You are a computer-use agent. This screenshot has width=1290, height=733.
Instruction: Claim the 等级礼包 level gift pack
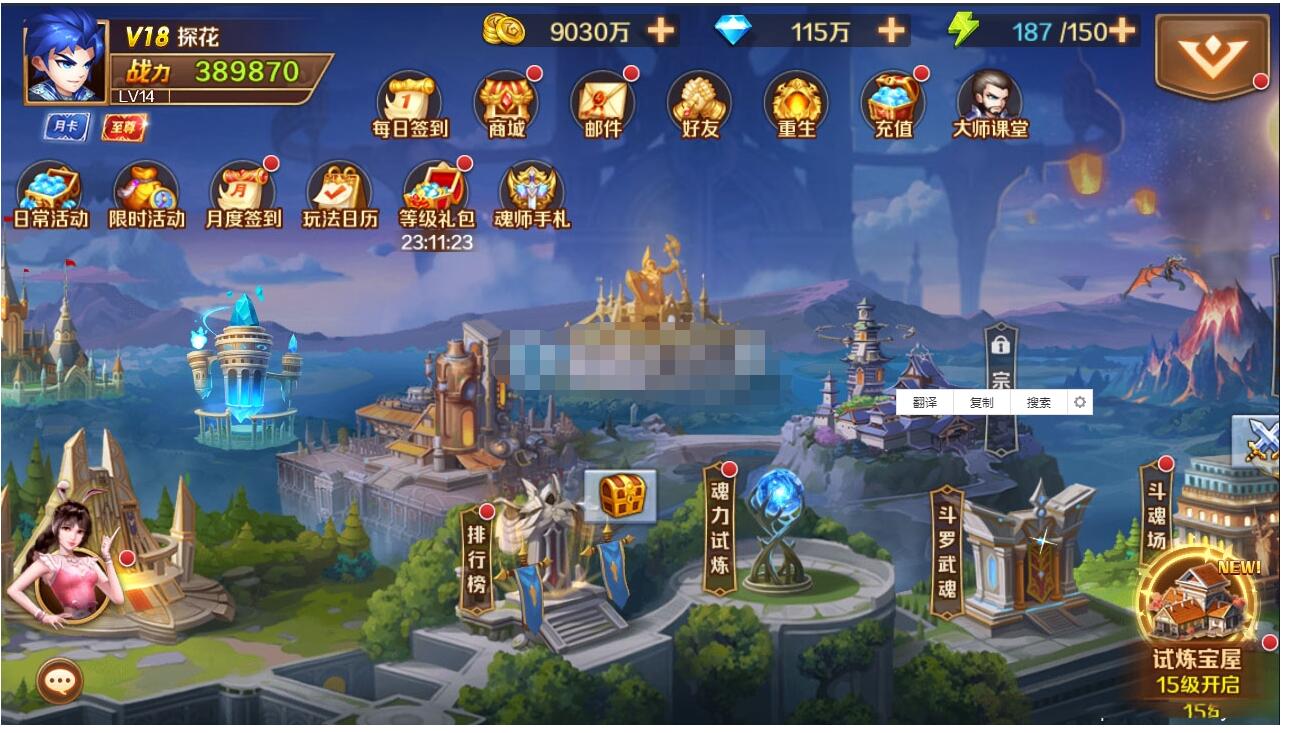(437, 194)
